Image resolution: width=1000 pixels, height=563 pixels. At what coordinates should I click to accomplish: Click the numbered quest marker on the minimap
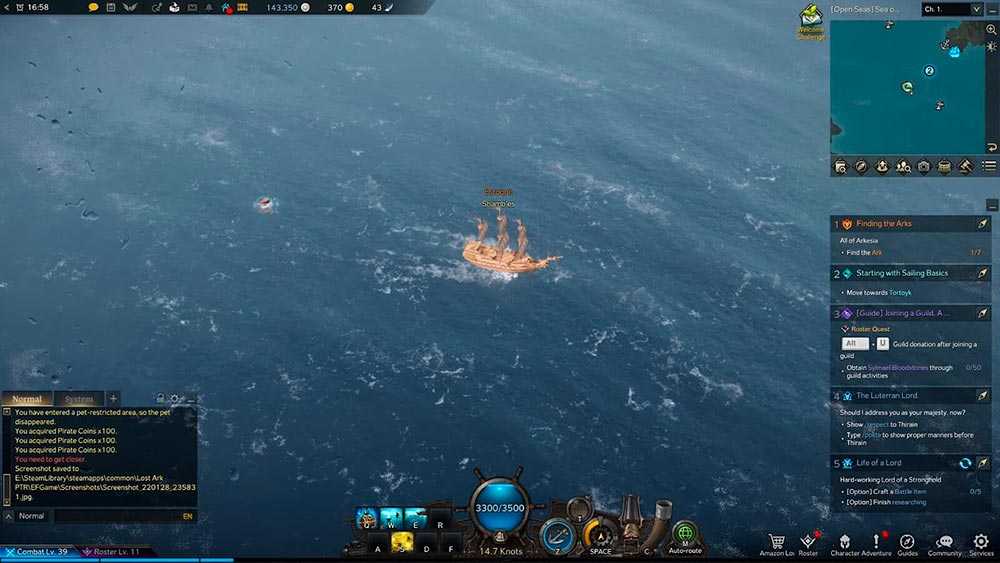tap(929, 71)
